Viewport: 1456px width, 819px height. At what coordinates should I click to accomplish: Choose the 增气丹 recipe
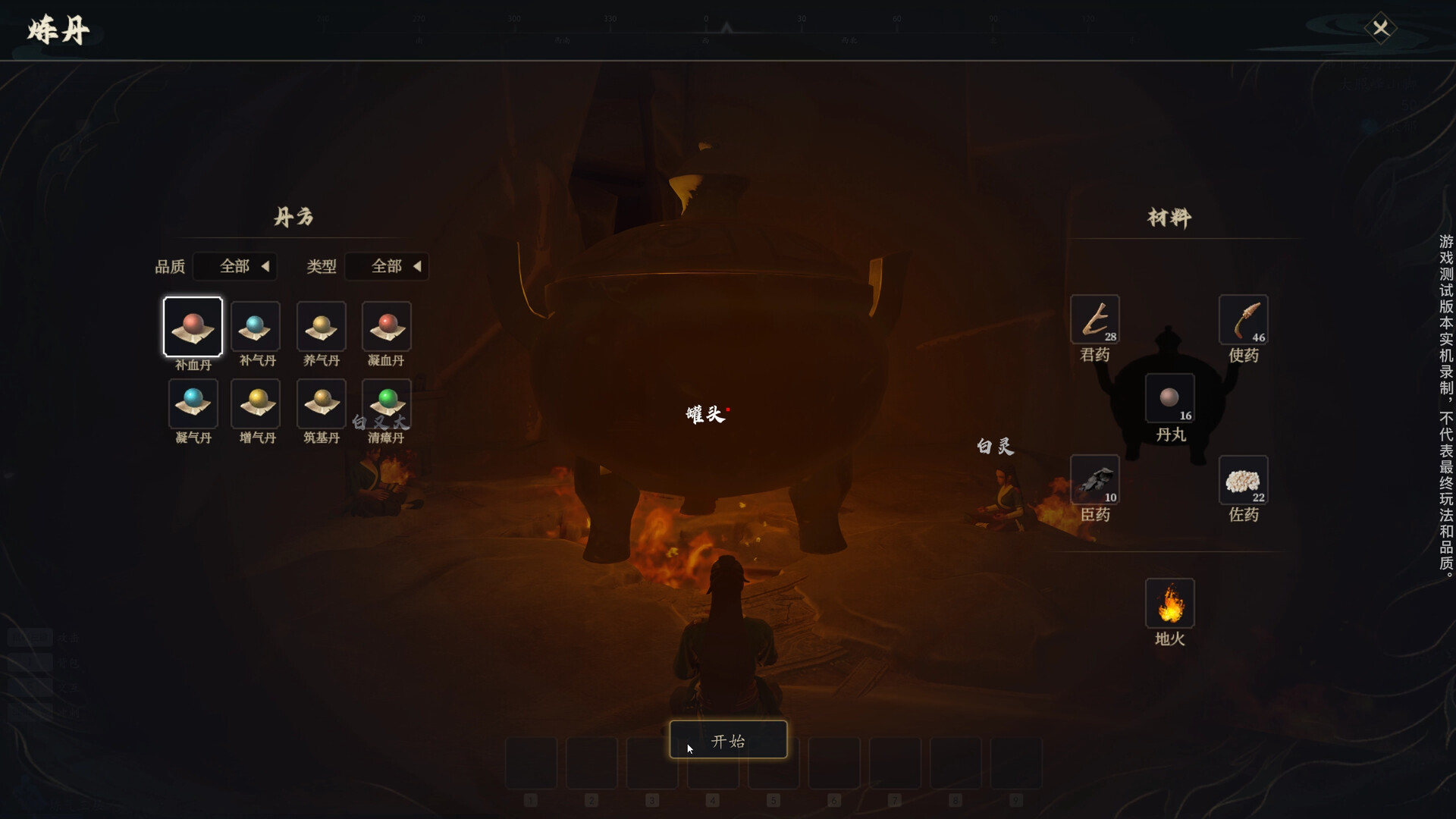(256, 404)
